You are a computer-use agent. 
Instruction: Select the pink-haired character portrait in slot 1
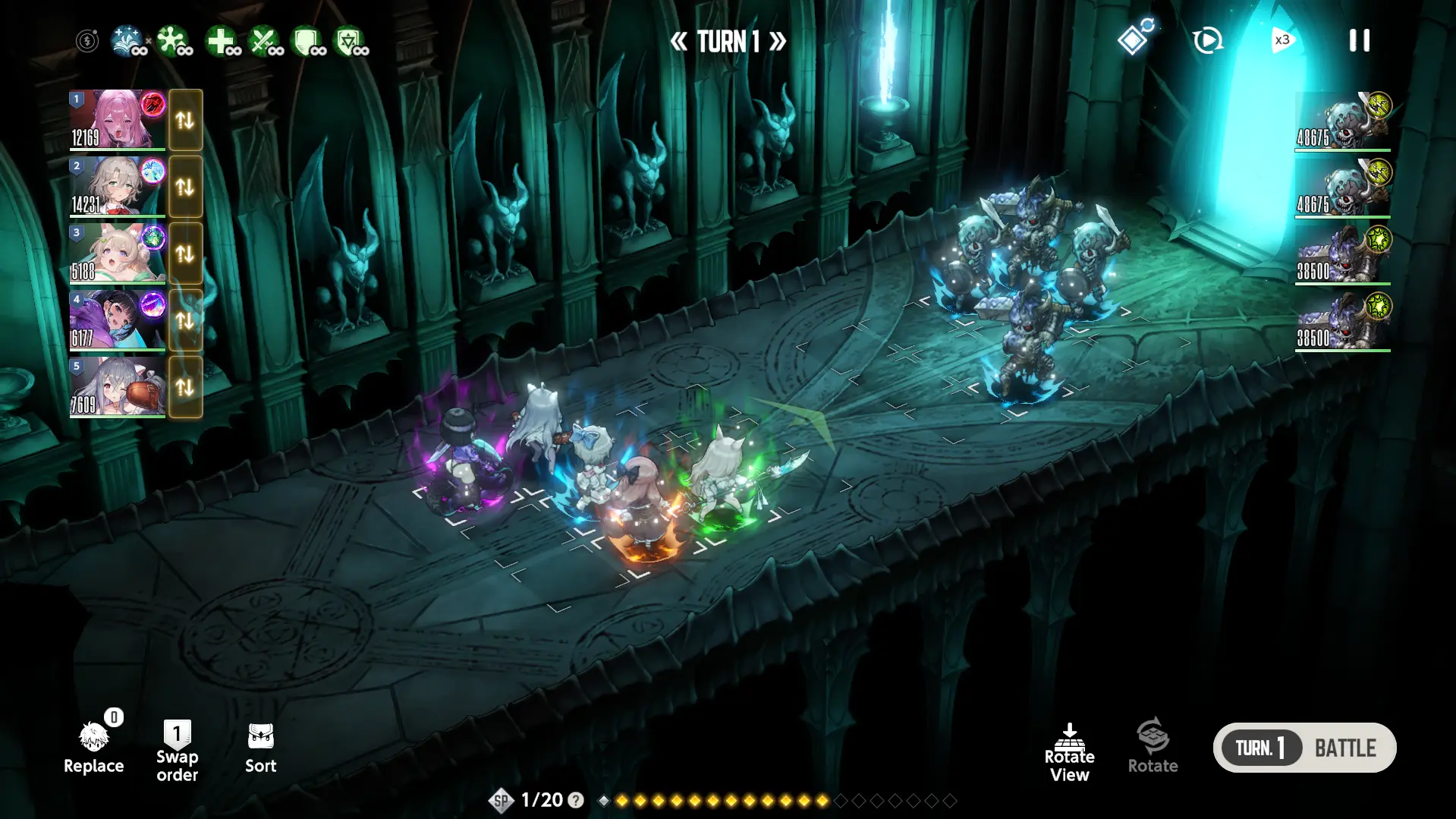[x=117, y=119]
